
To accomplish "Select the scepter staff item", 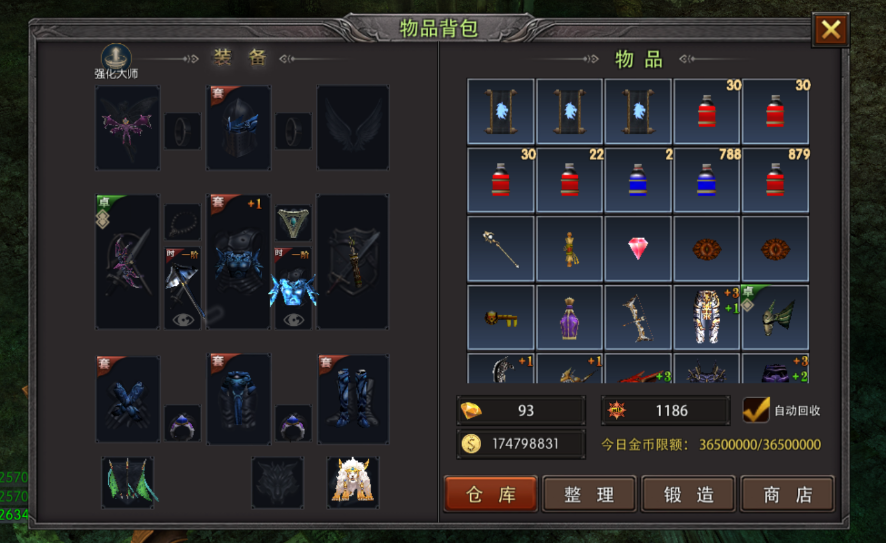I will click(x=501, y=249).
